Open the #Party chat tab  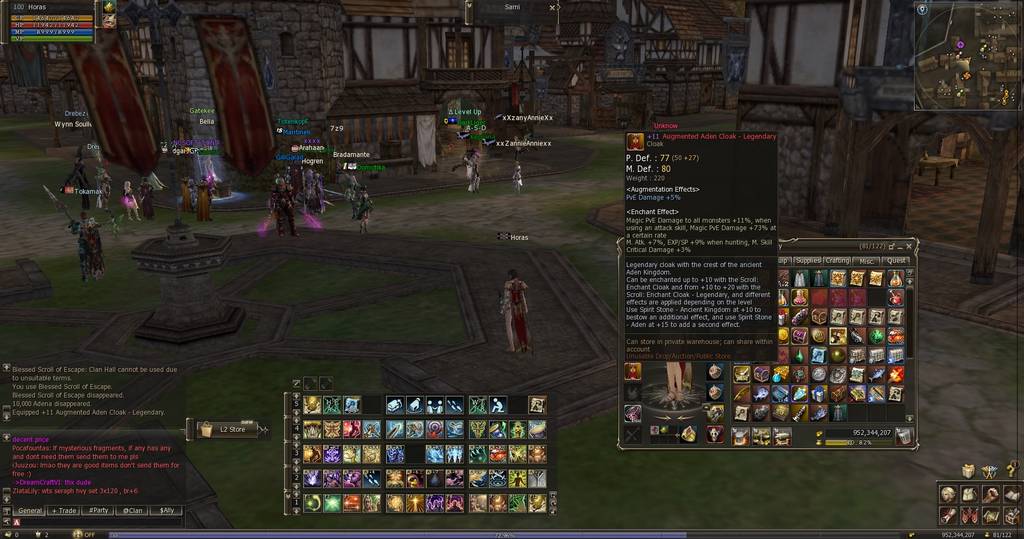(x=98, y=510)
